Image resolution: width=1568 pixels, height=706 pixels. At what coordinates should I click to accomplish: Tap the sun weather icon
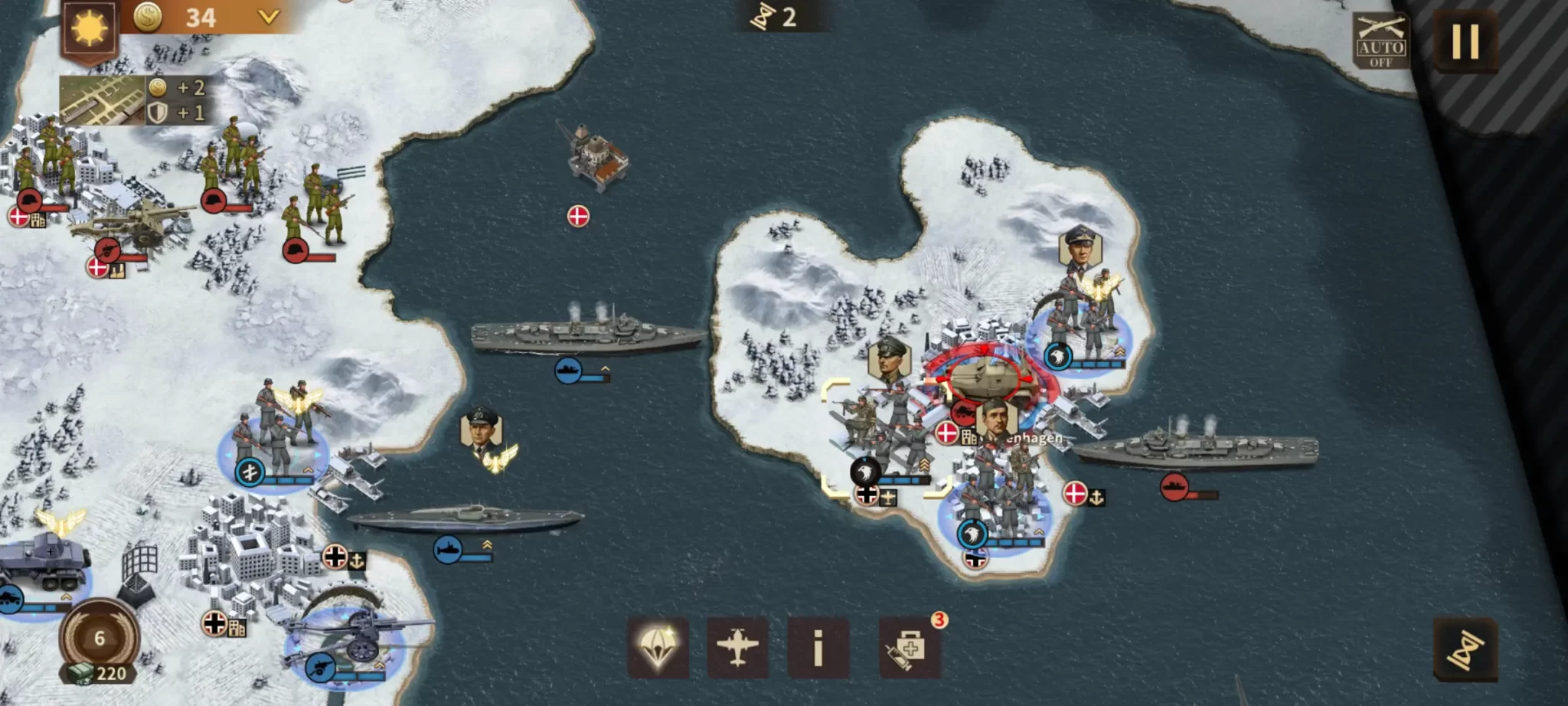90,28
